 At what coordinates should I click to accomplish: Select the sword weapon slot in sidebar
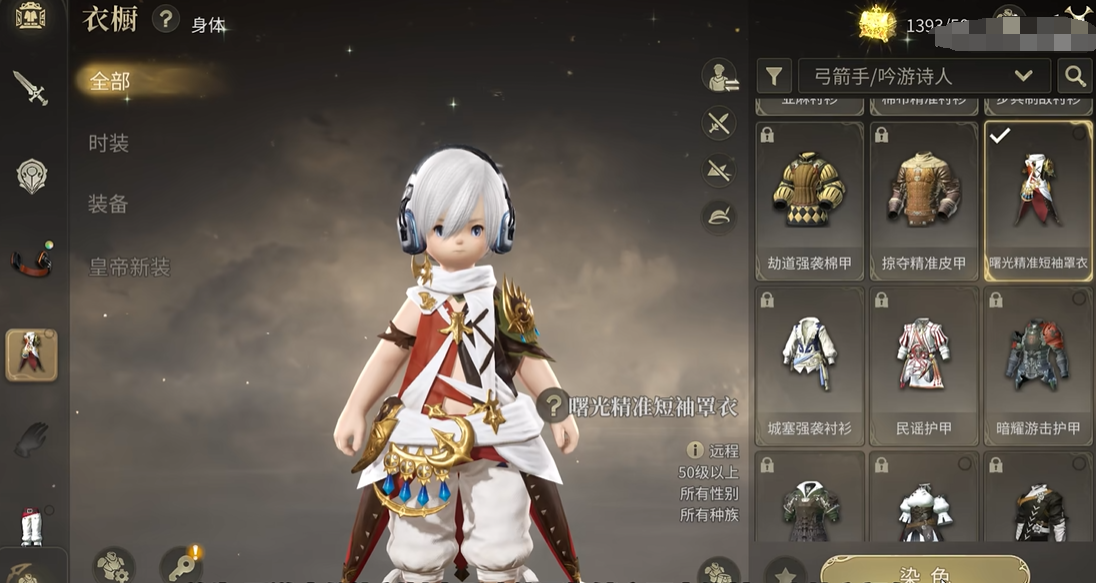click(31, 88)
